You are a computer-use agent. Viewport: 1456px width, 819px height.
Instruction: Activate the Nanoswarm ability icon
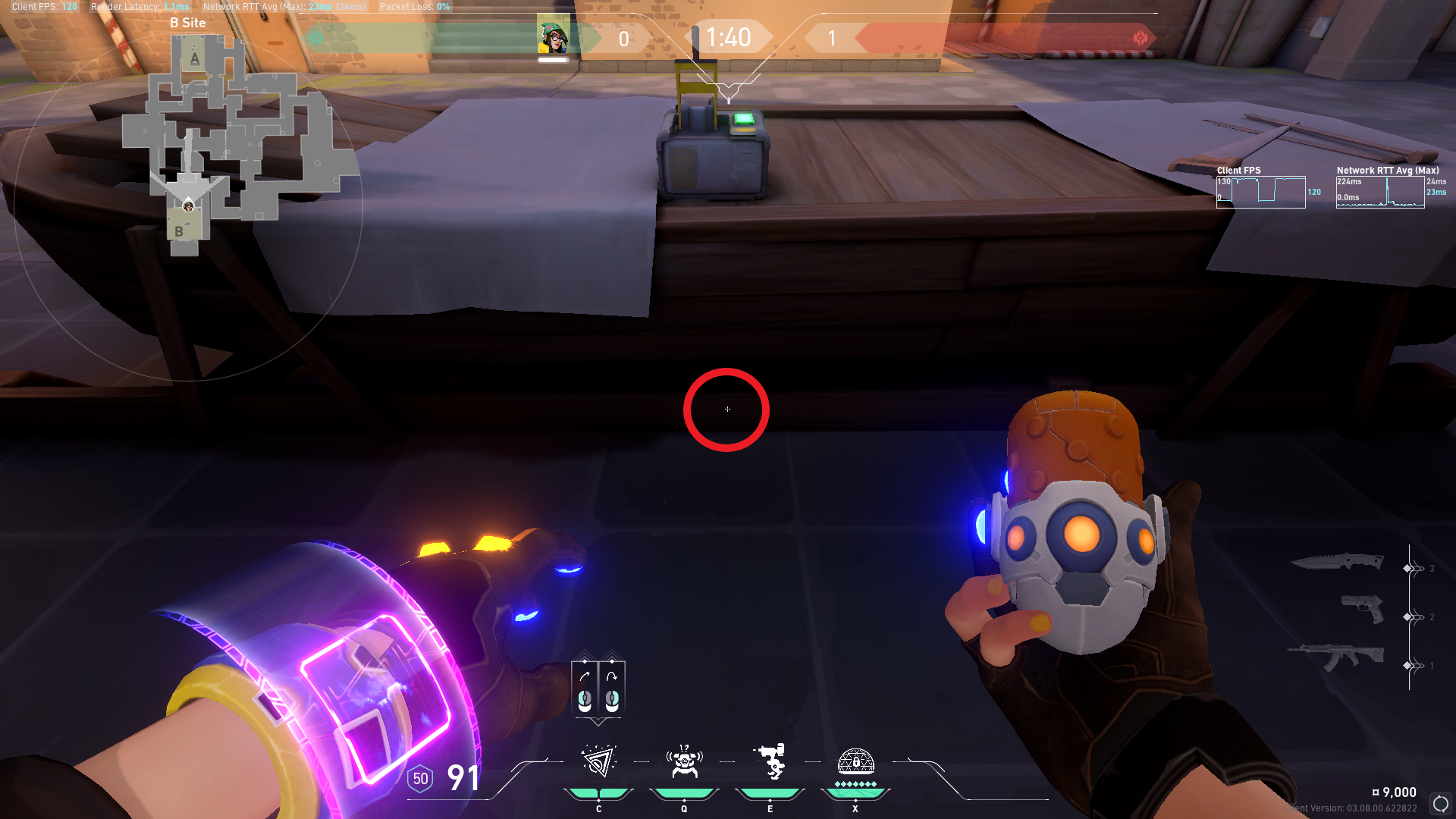[598, 762]
